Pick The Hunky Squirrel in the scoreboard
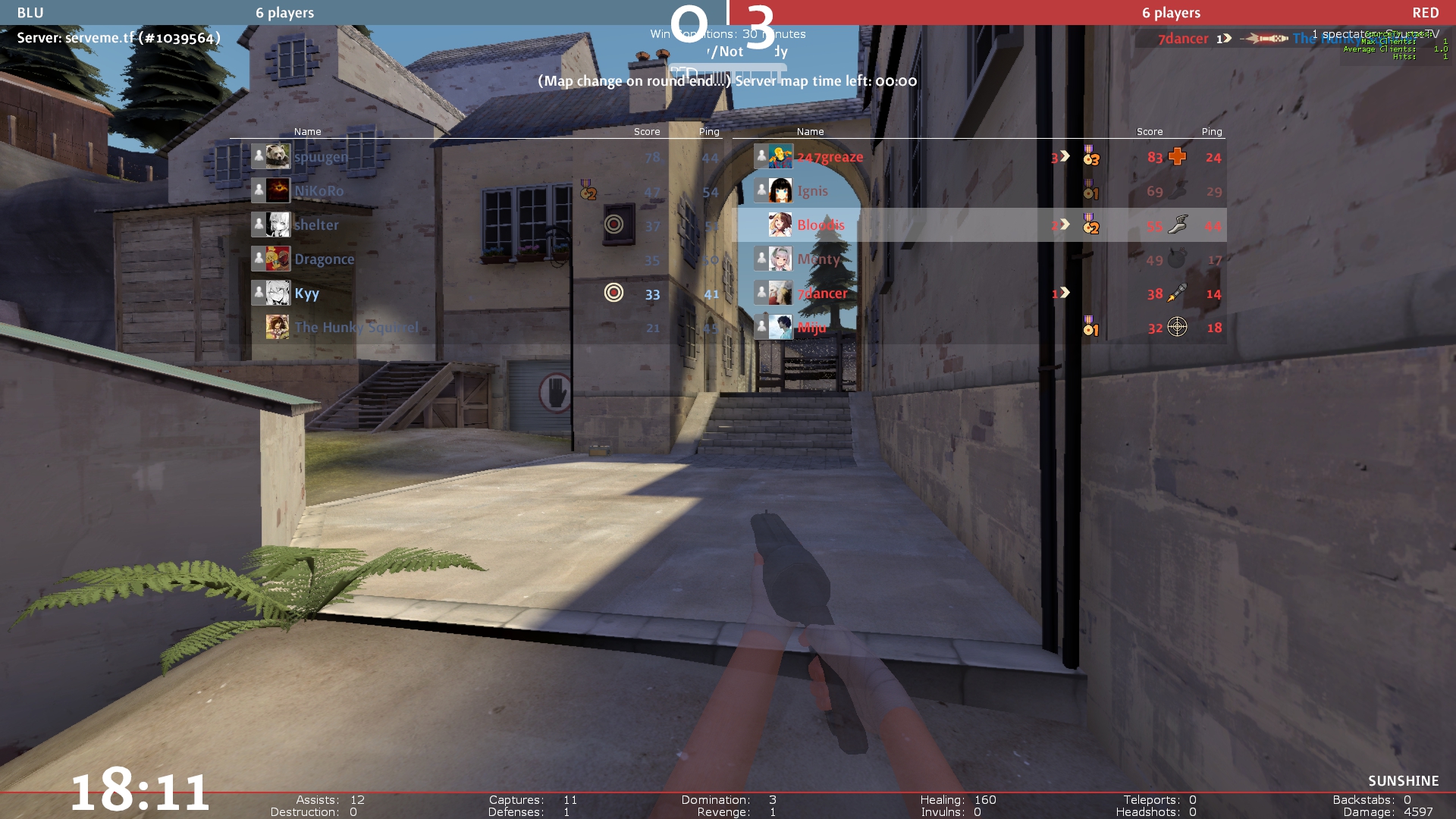 pos(356,328)
